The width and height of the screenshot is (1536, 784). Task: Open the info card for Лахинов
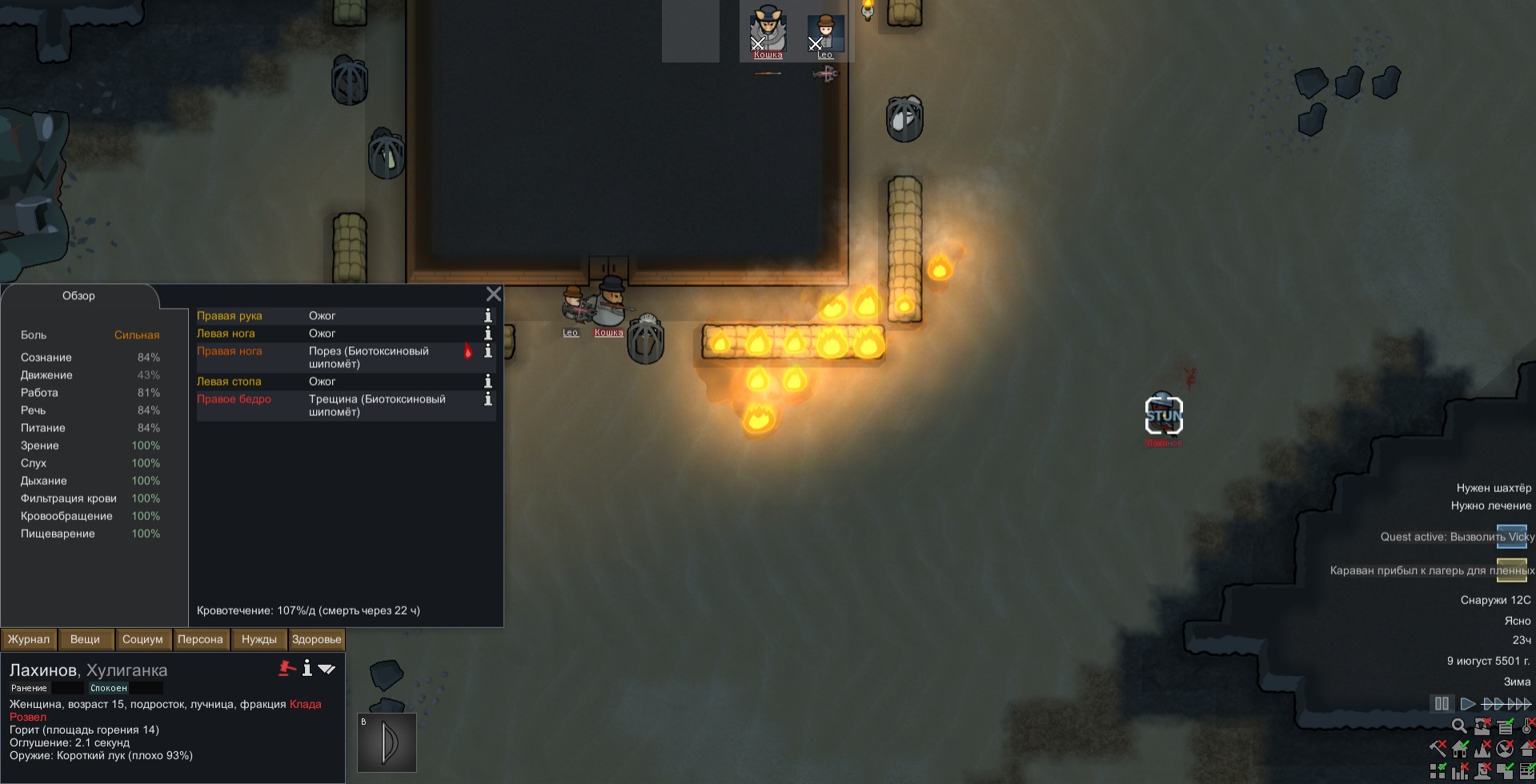[307, 669]
